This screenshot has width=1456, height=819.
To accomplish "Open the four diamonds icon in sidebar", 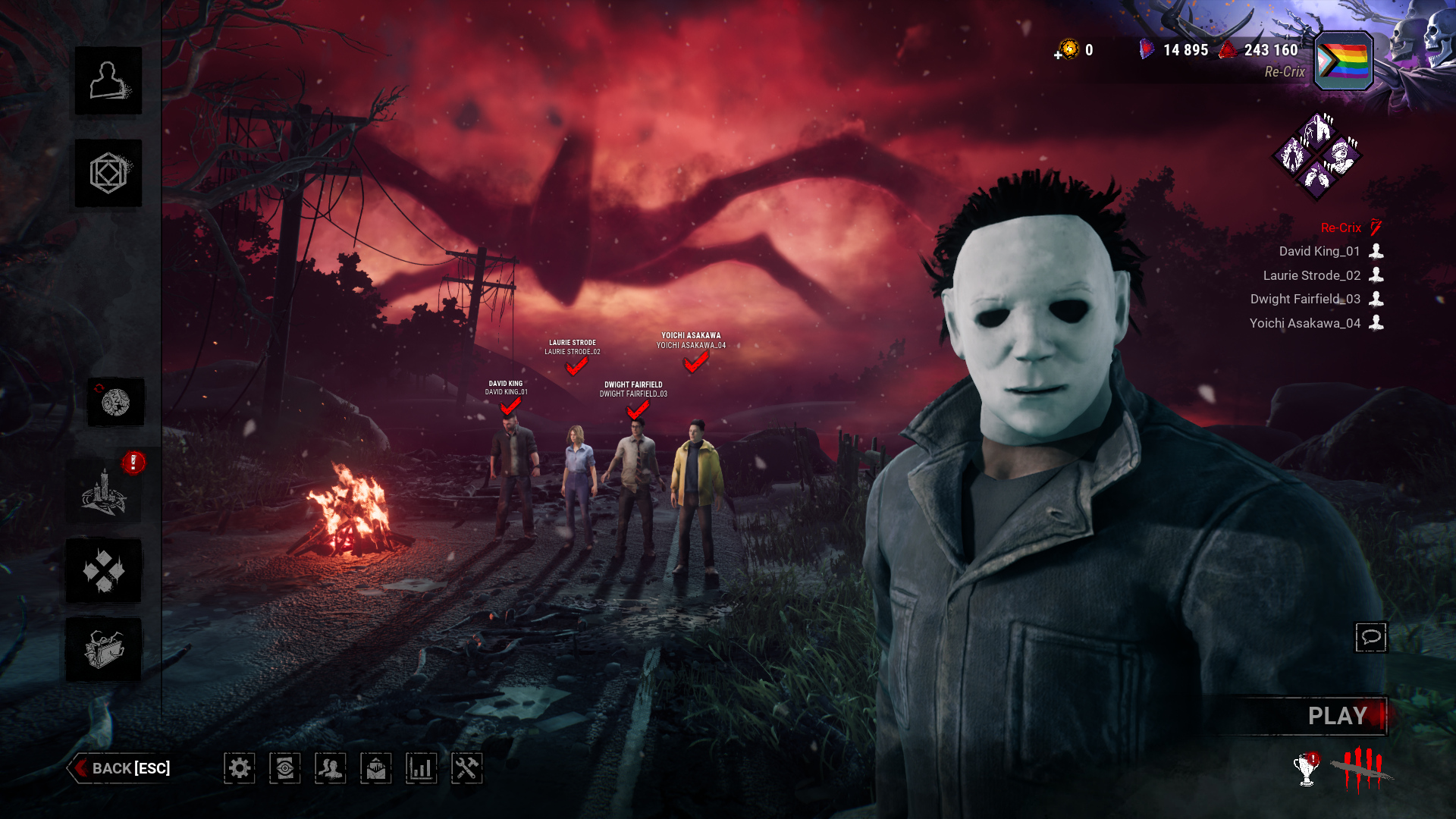I will pyautogui.click(x=104, y=571).
